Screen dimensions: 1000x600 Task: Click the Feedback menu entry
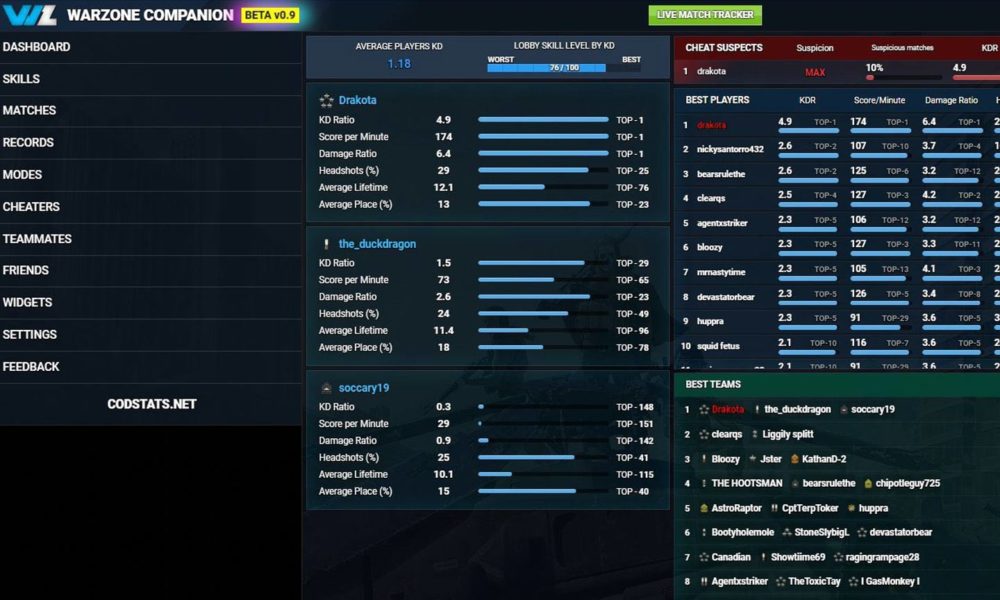pyautogui.click(x=31, y=366)
